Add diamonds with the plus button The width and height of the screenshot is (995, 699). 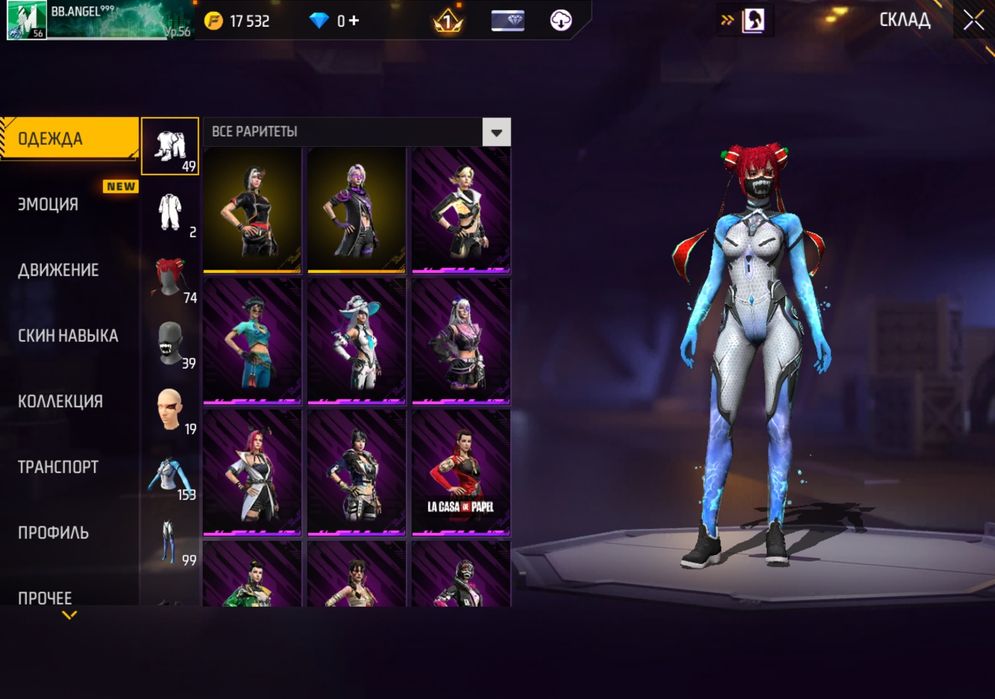353,21
